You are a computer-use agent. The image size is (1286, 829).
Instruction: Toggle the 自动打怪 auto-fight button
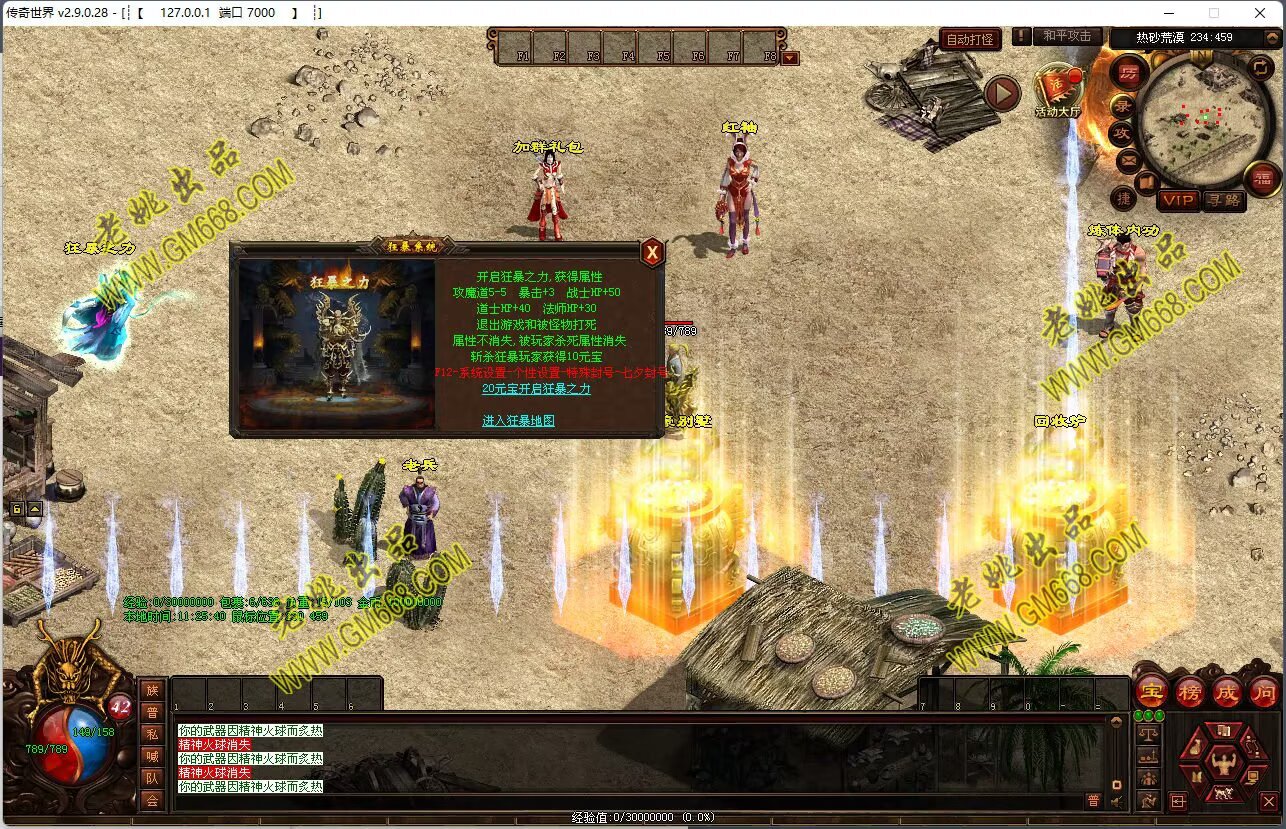(x=970, y=40)
